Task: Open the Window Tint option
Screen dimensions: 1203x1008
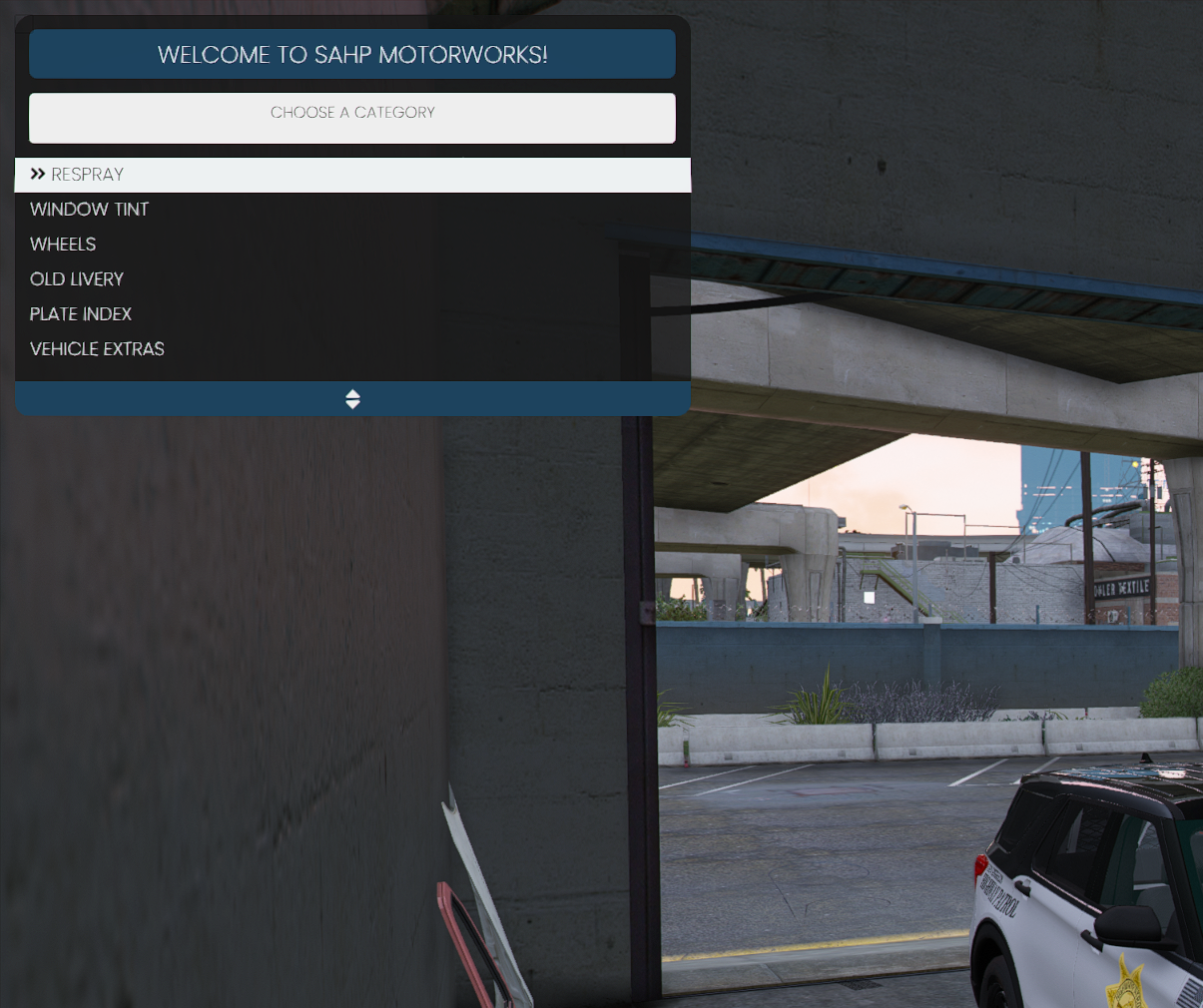Action: 90,210
